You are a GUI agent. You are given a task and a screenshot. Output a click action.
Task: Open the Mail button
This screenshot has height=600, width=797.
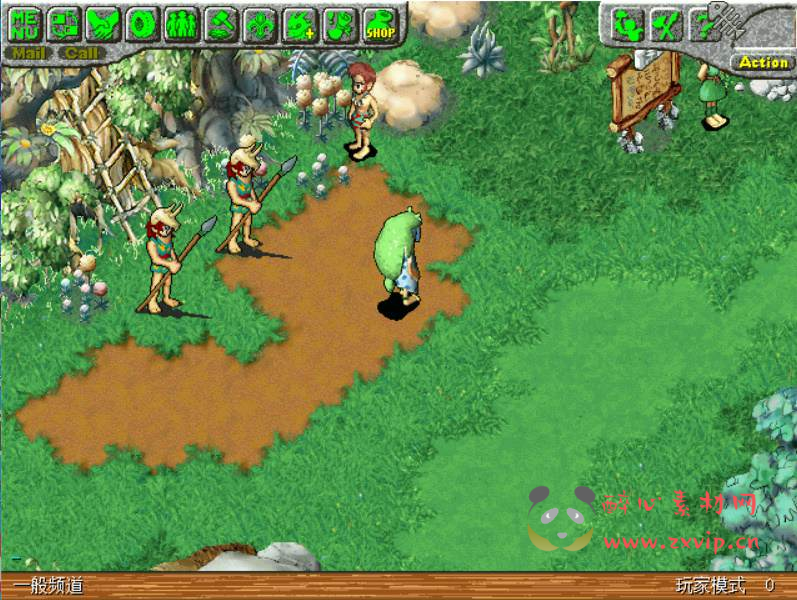point(27,53)
